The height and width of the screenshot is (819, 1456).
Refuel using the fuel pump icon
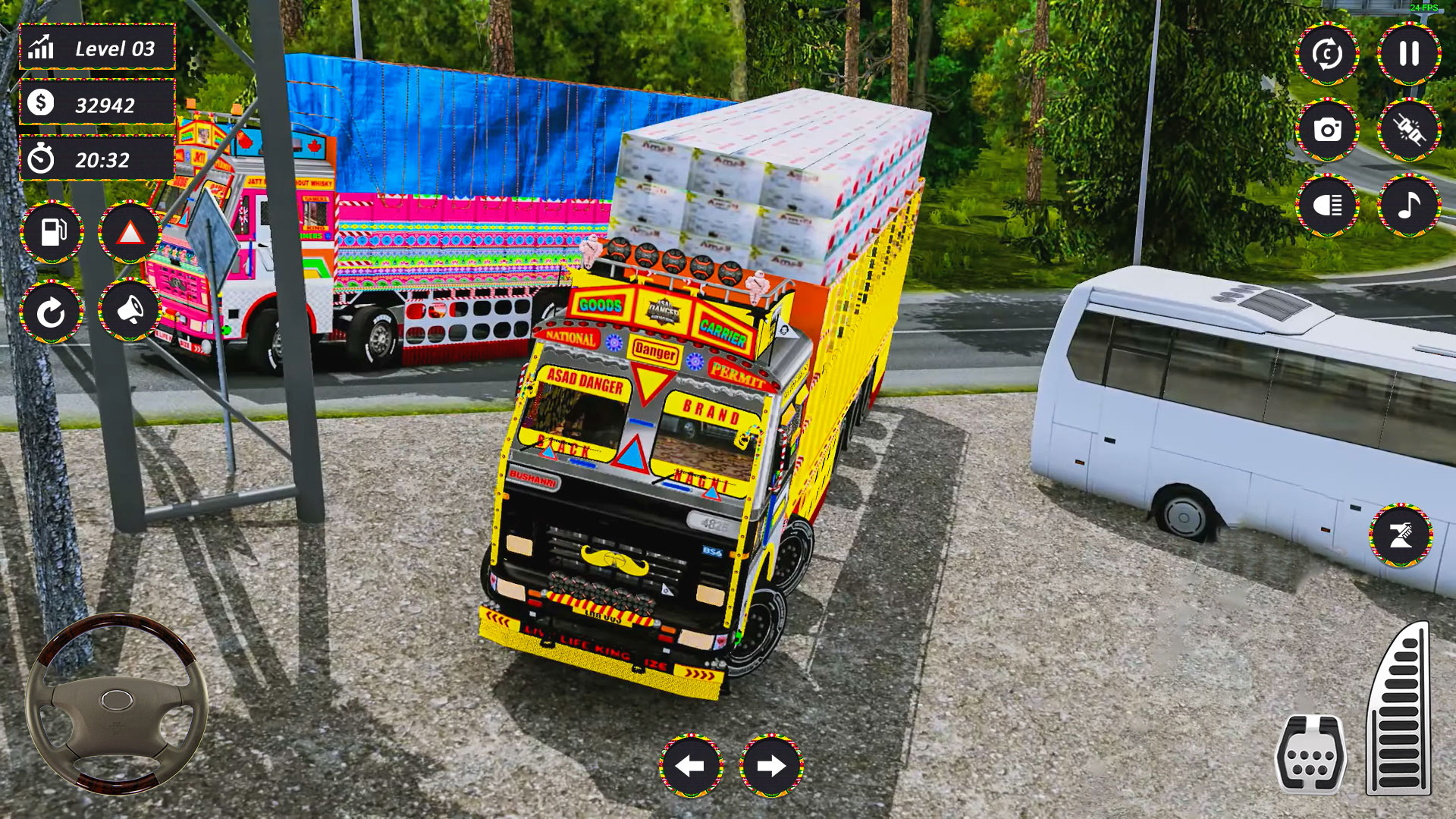(53, 233)
